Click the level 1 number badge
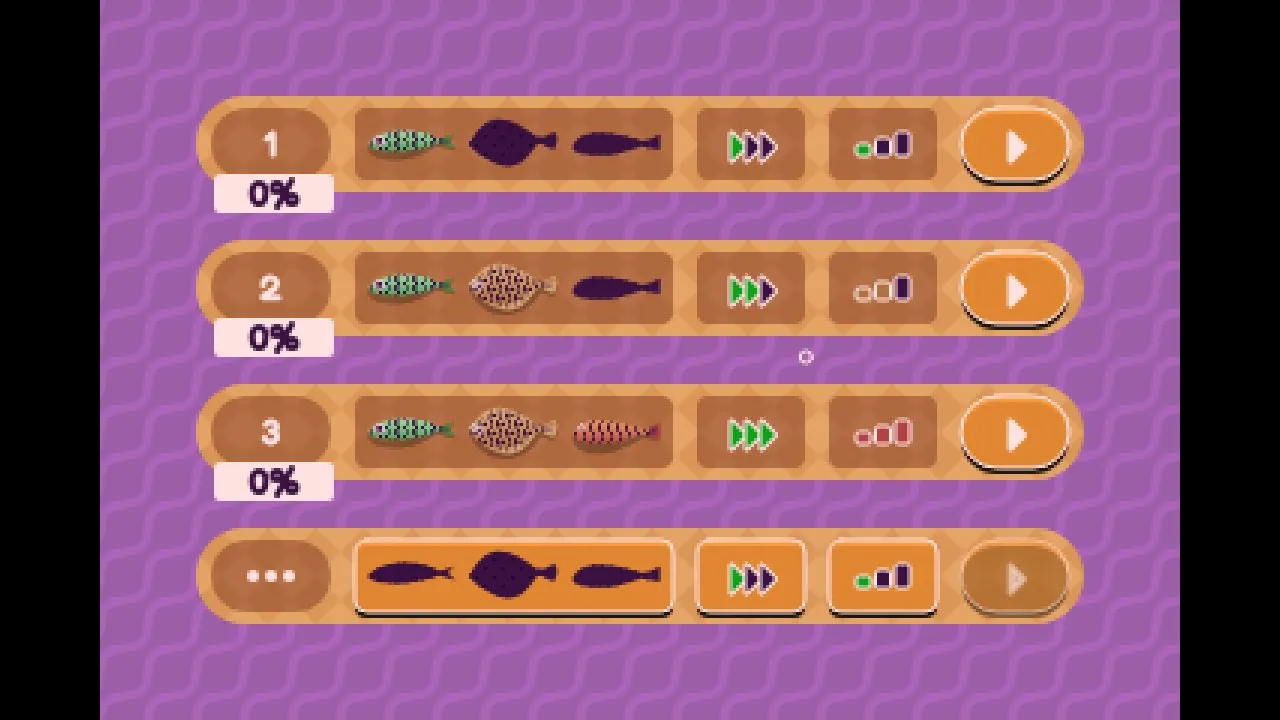The width and height of the screenshot is (1280, 720). point(270,143)
